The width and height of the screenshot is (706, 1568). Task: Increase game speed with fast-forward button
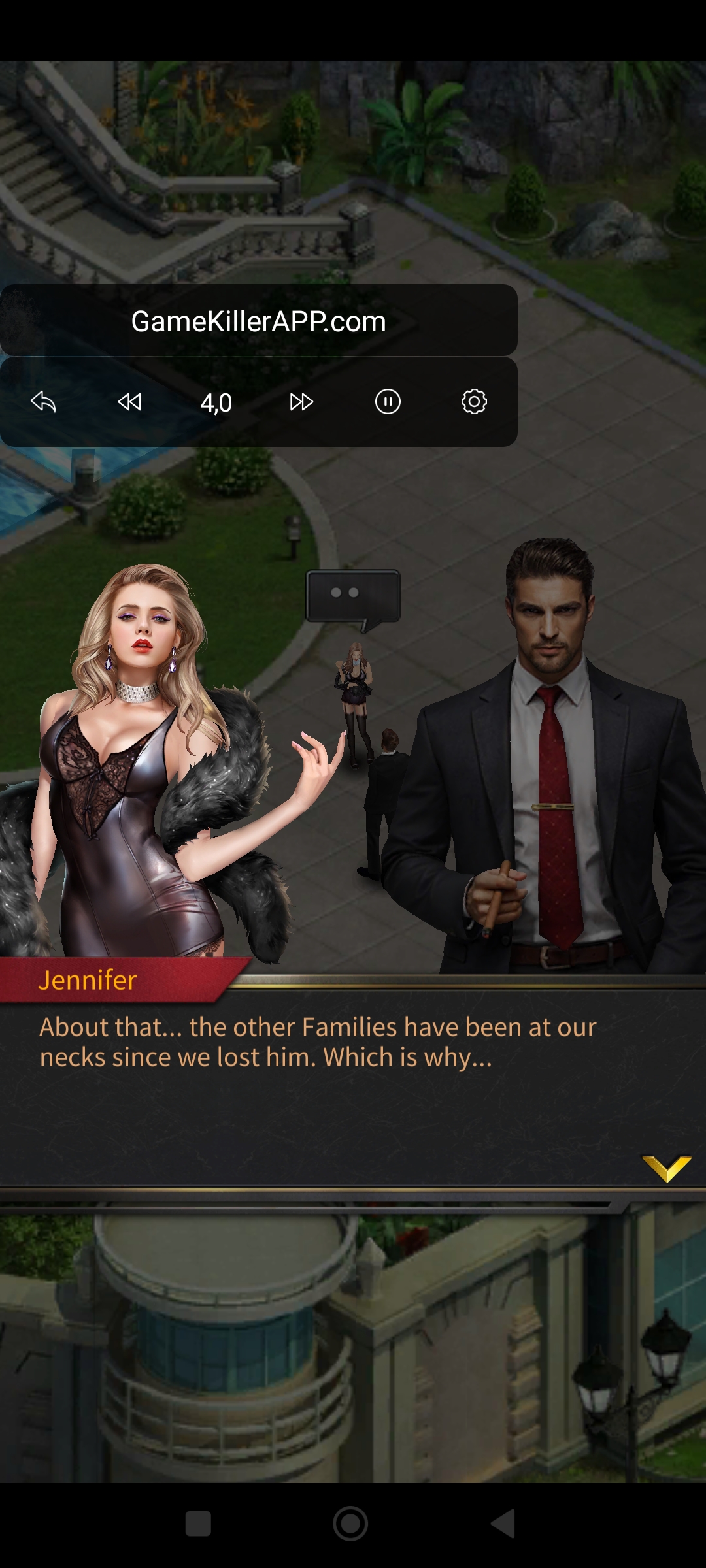301,402
